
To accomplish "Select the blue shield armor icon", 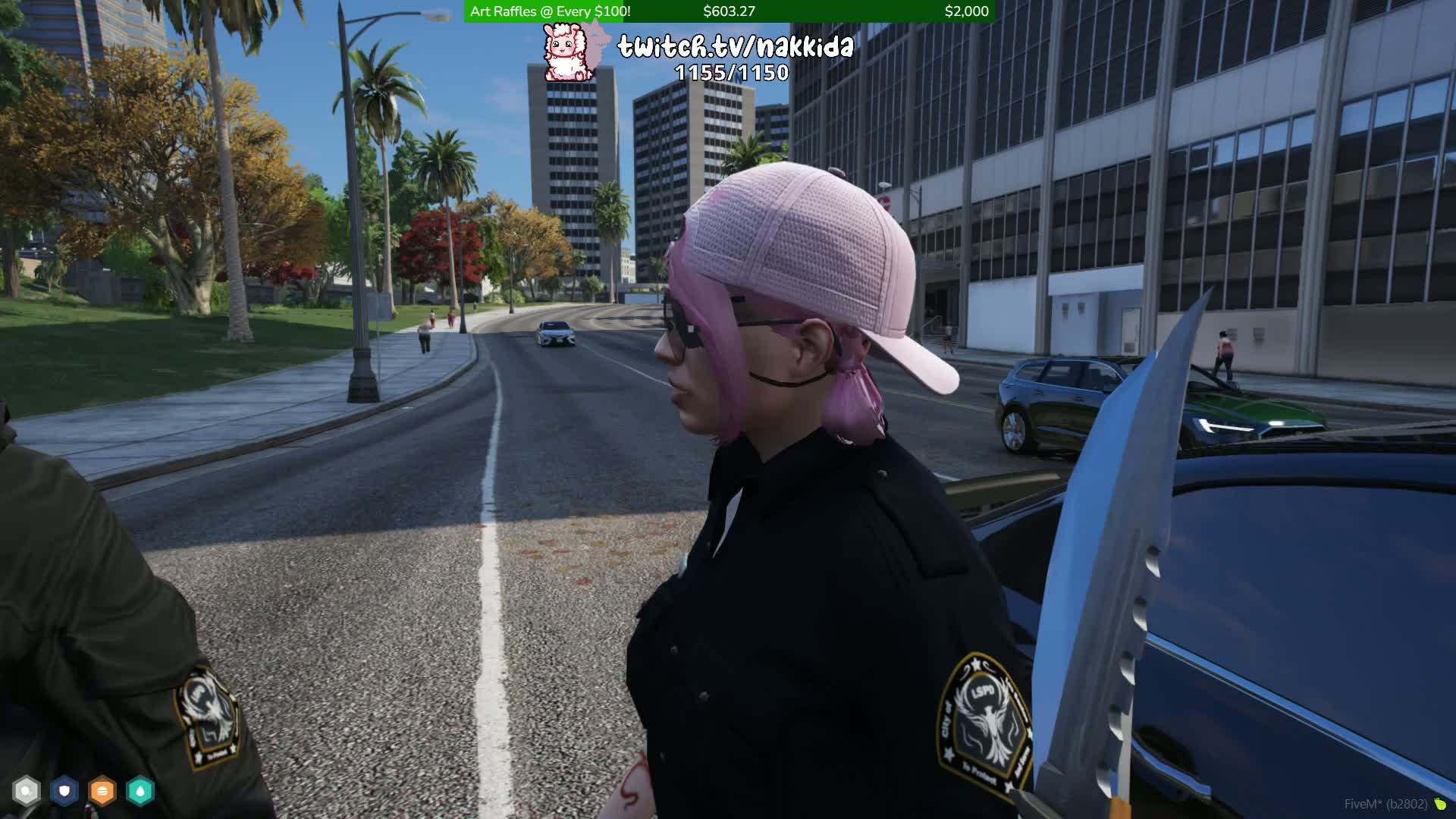I will click(64, 791).
